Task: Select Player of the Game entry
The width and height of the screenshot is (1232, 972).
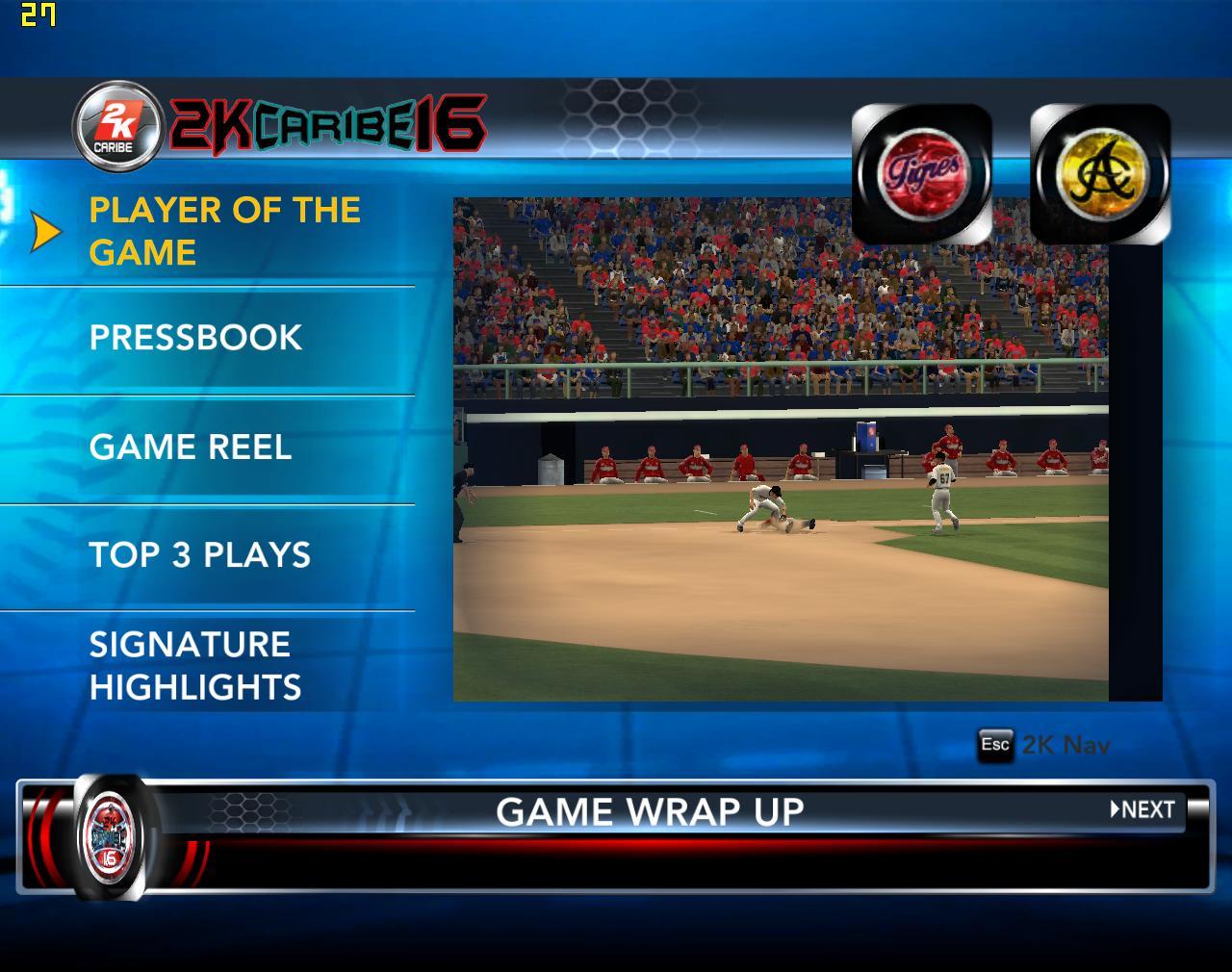Action: point(224,232)
